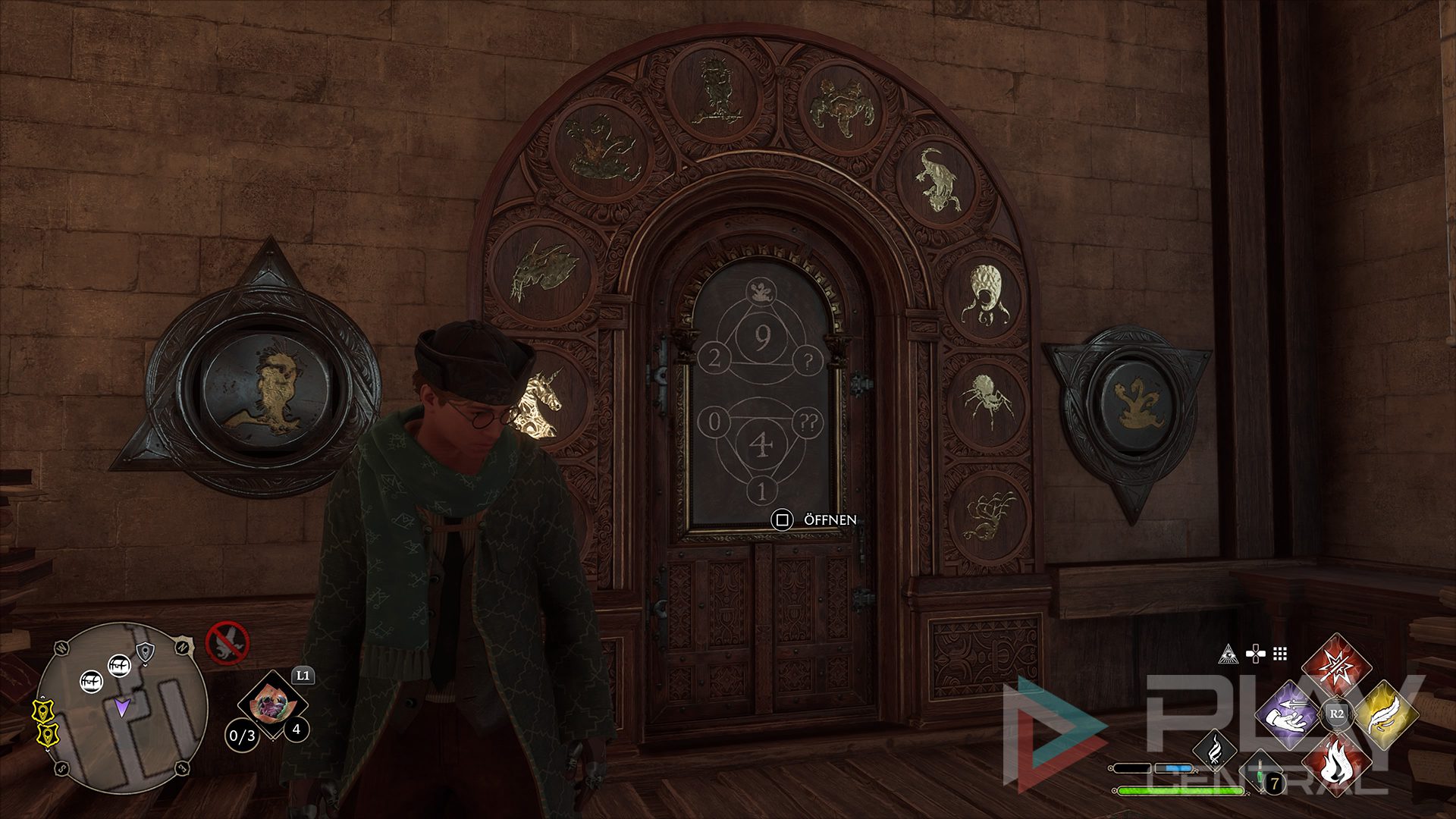Open the circular minimap
Screen dimensions: 1456x819
coord(121,707)
